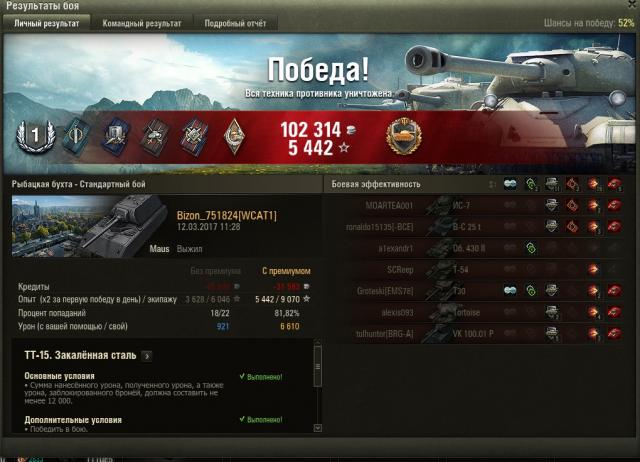Select the Личный результат tab
This screenshot has width=640, height=462.
(46, 22)
